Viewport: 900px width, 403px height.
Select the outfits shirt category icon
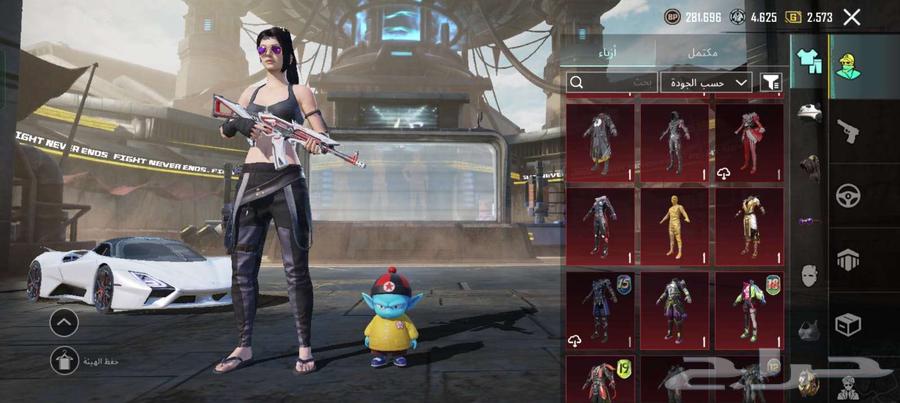[808, 62]
